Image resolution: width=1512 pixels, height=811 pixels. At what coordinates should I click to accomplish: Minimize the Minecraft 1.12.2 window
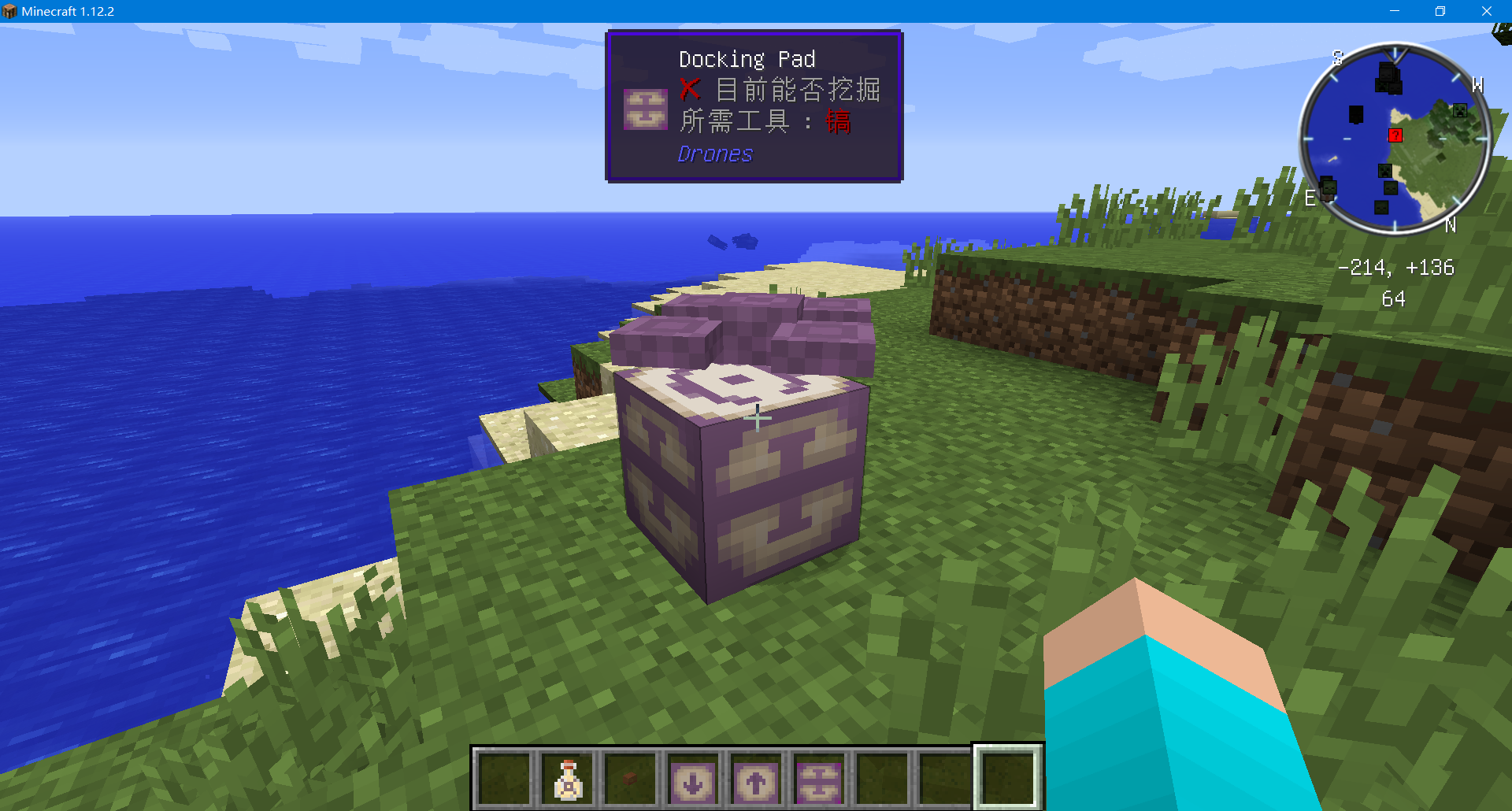(x=1395, y=11)
